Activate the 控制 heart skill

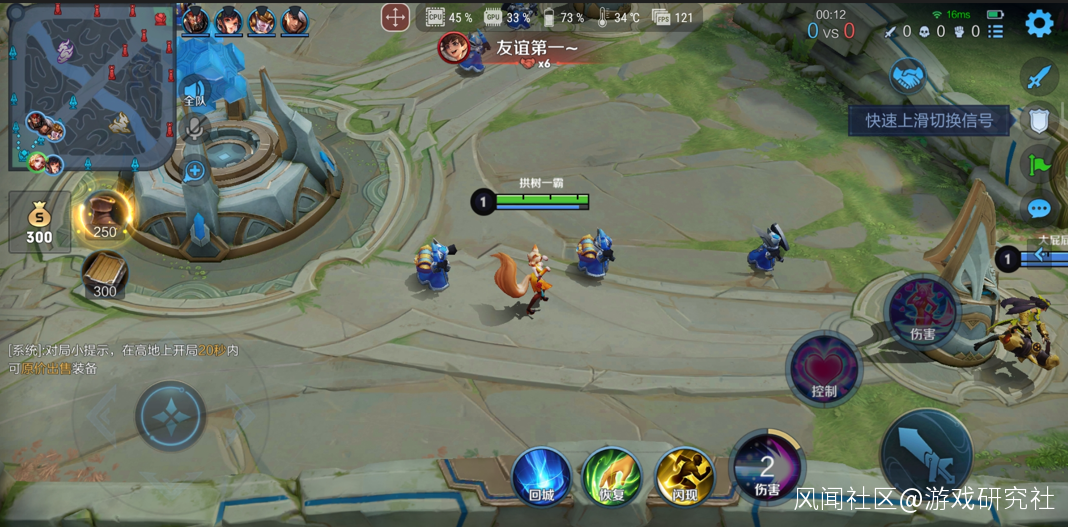pyautogui.click(x=824, y=368)
